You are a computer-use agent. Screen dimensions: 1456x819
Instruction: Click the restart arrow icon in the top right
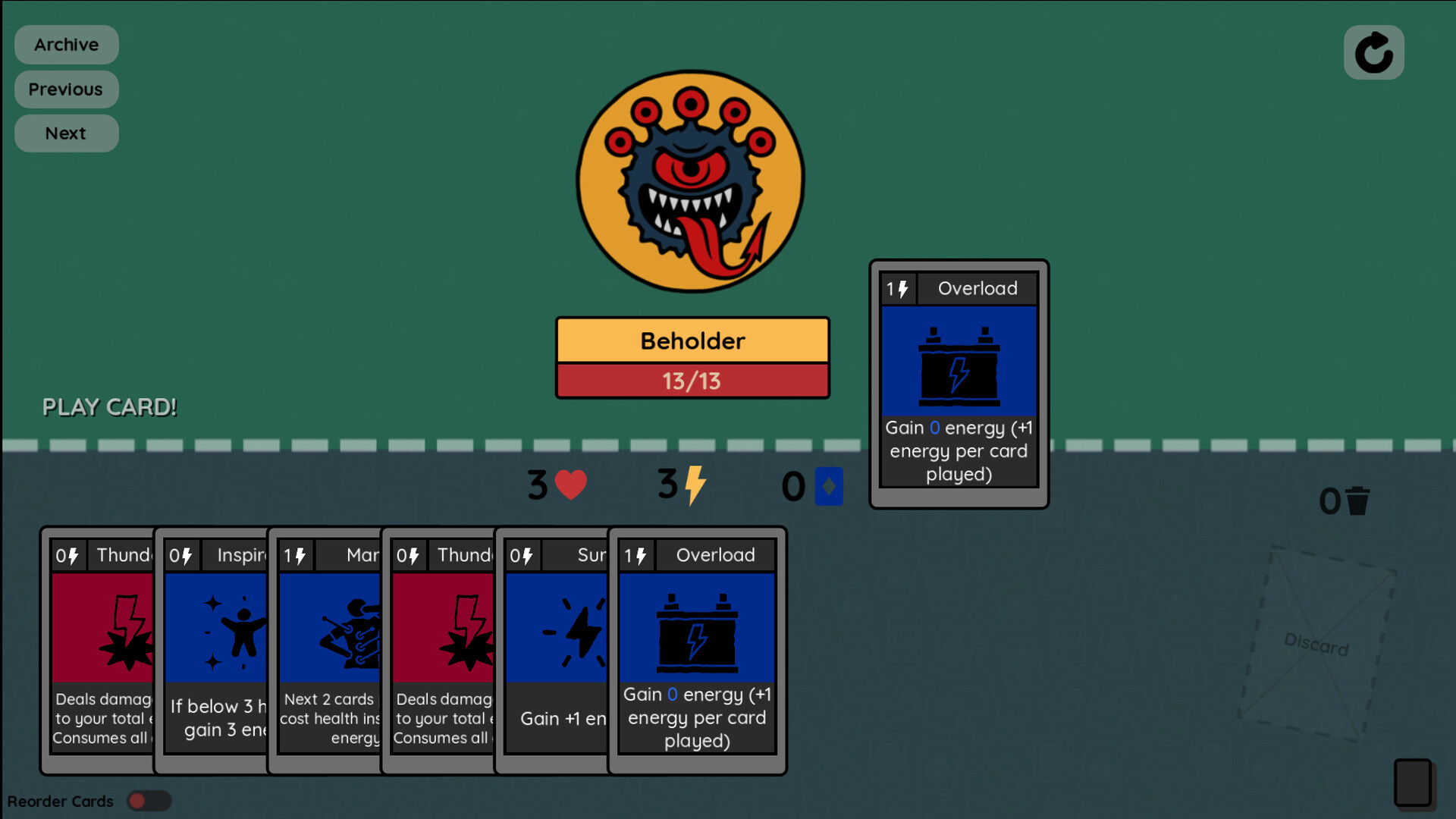coord(1374,52)
